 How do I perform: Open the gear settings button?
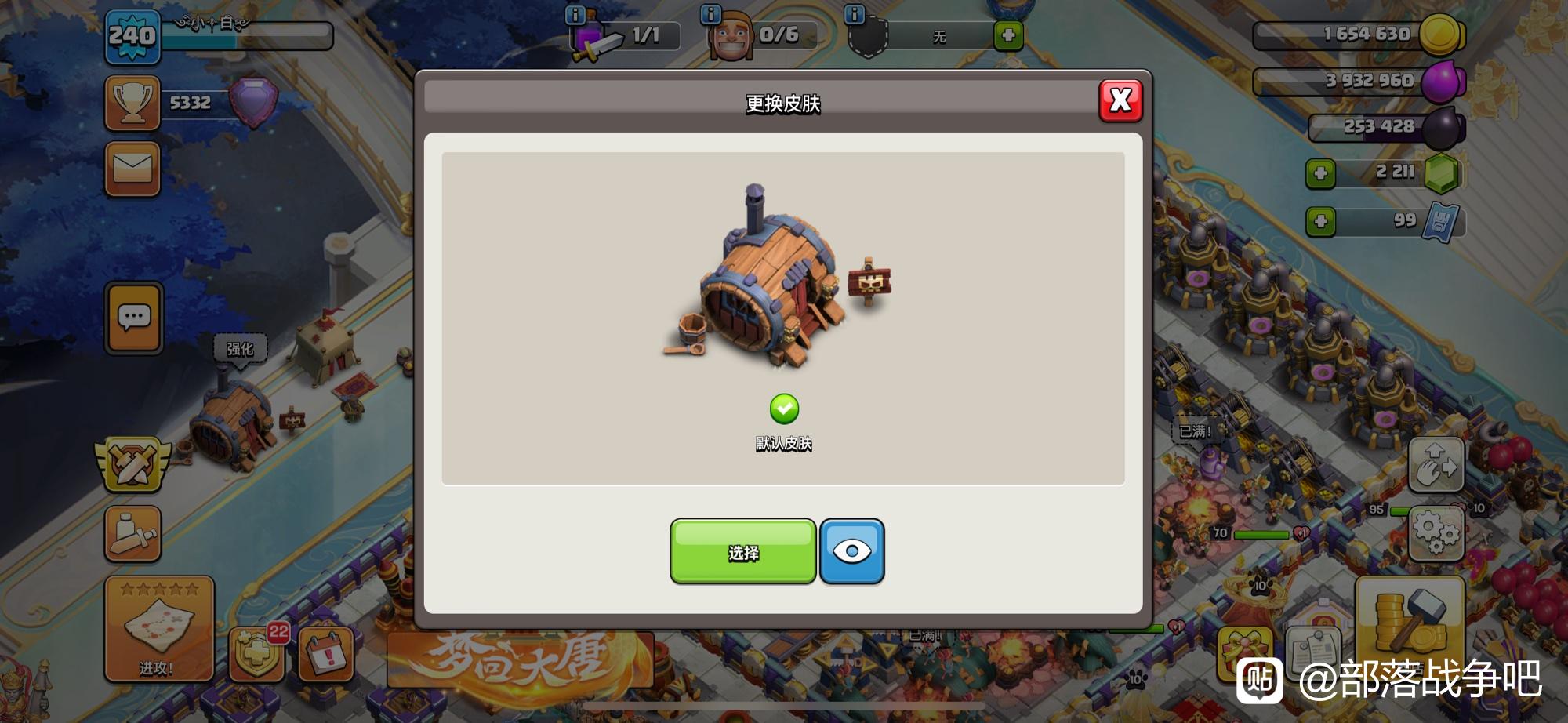coord(1436,533)
